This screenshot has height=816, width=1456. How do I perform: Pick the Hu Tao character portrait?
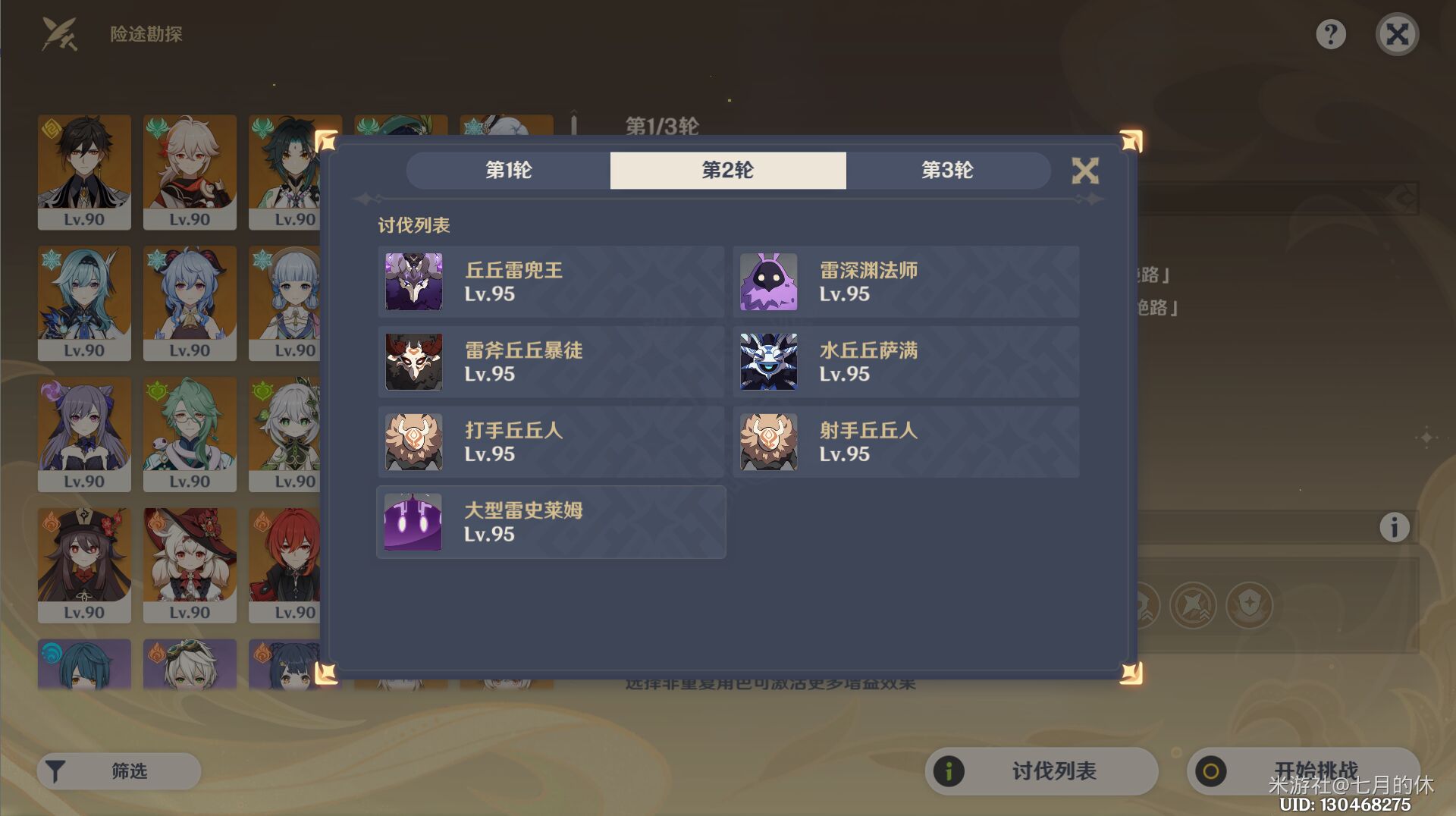tap(84, 565)
